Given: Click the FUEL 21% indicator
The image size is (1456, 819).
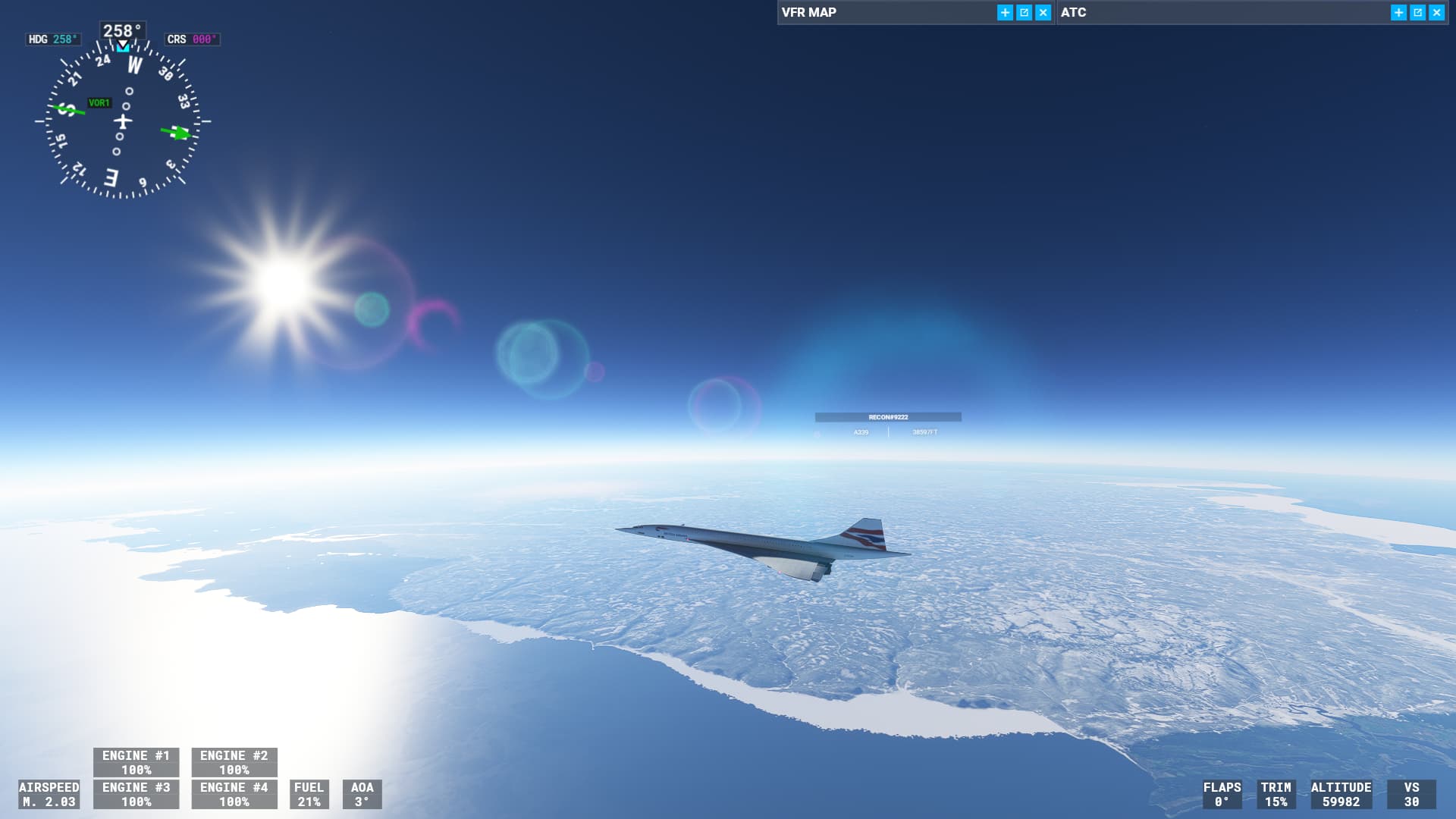Looking at the screenshot, I should (x=310, y=795).
